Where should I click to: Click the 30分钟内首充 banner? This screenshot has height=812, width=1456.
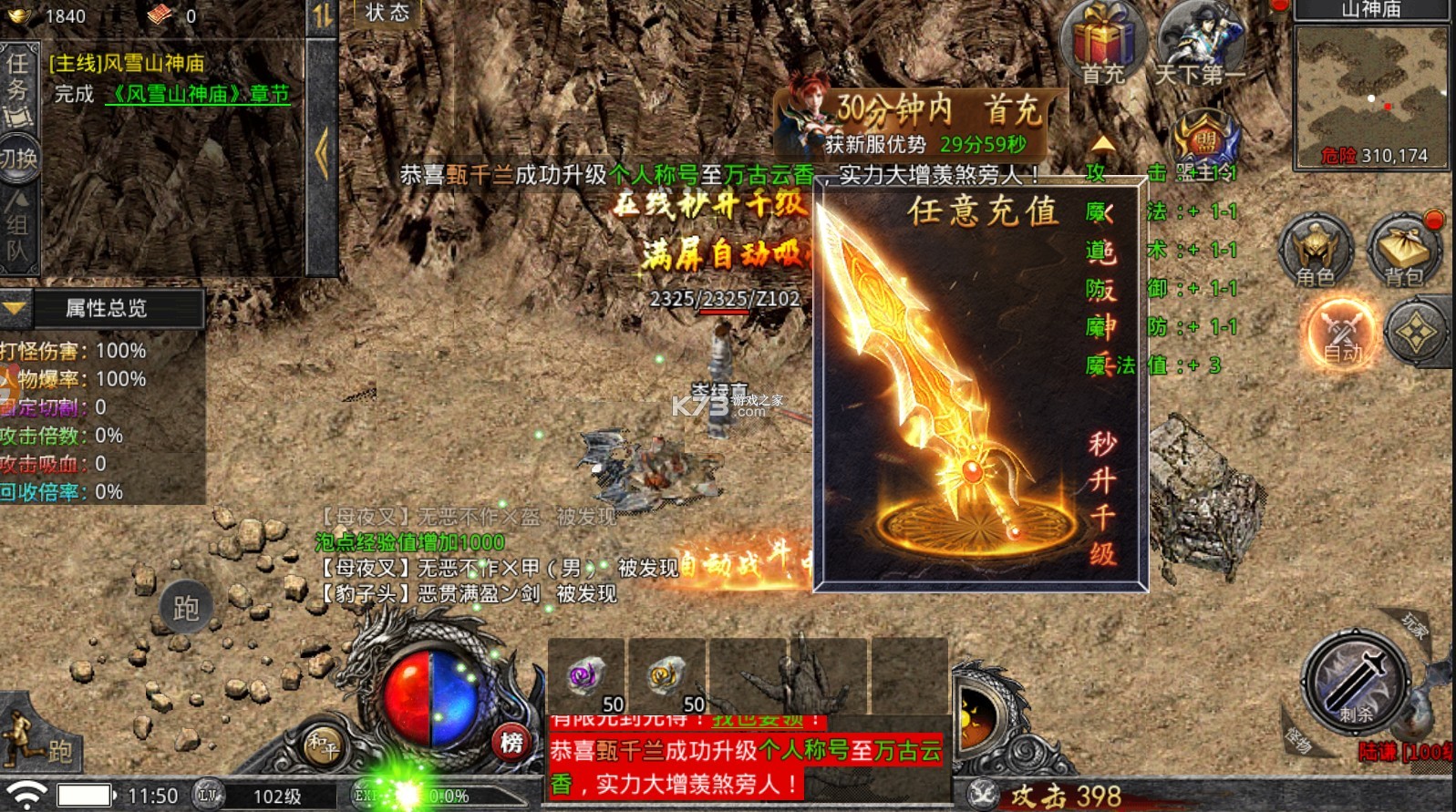pos(921,122)
